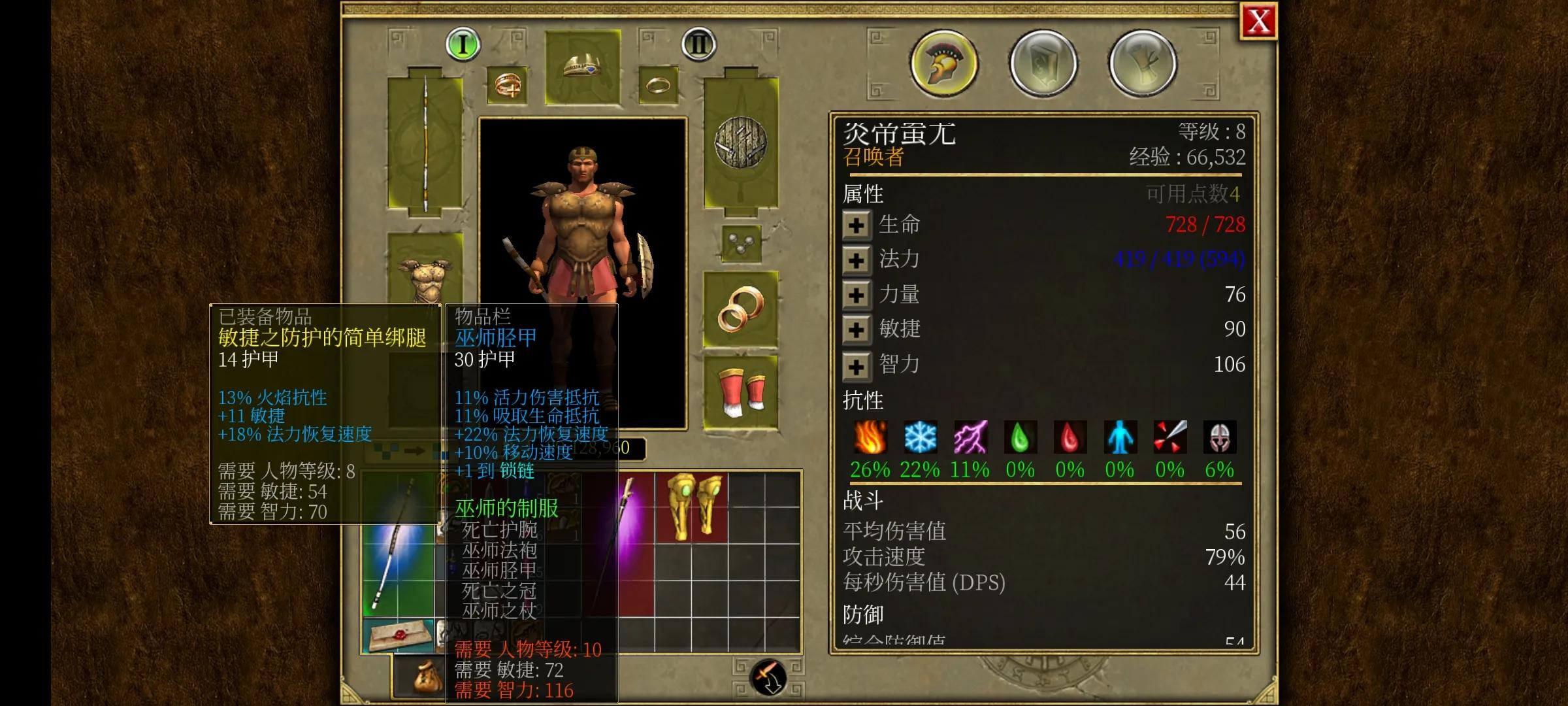Viewport: 1568px width, 706px height.
Task: Open the quest scroll icon at top right
Action: click(1142, 62)
